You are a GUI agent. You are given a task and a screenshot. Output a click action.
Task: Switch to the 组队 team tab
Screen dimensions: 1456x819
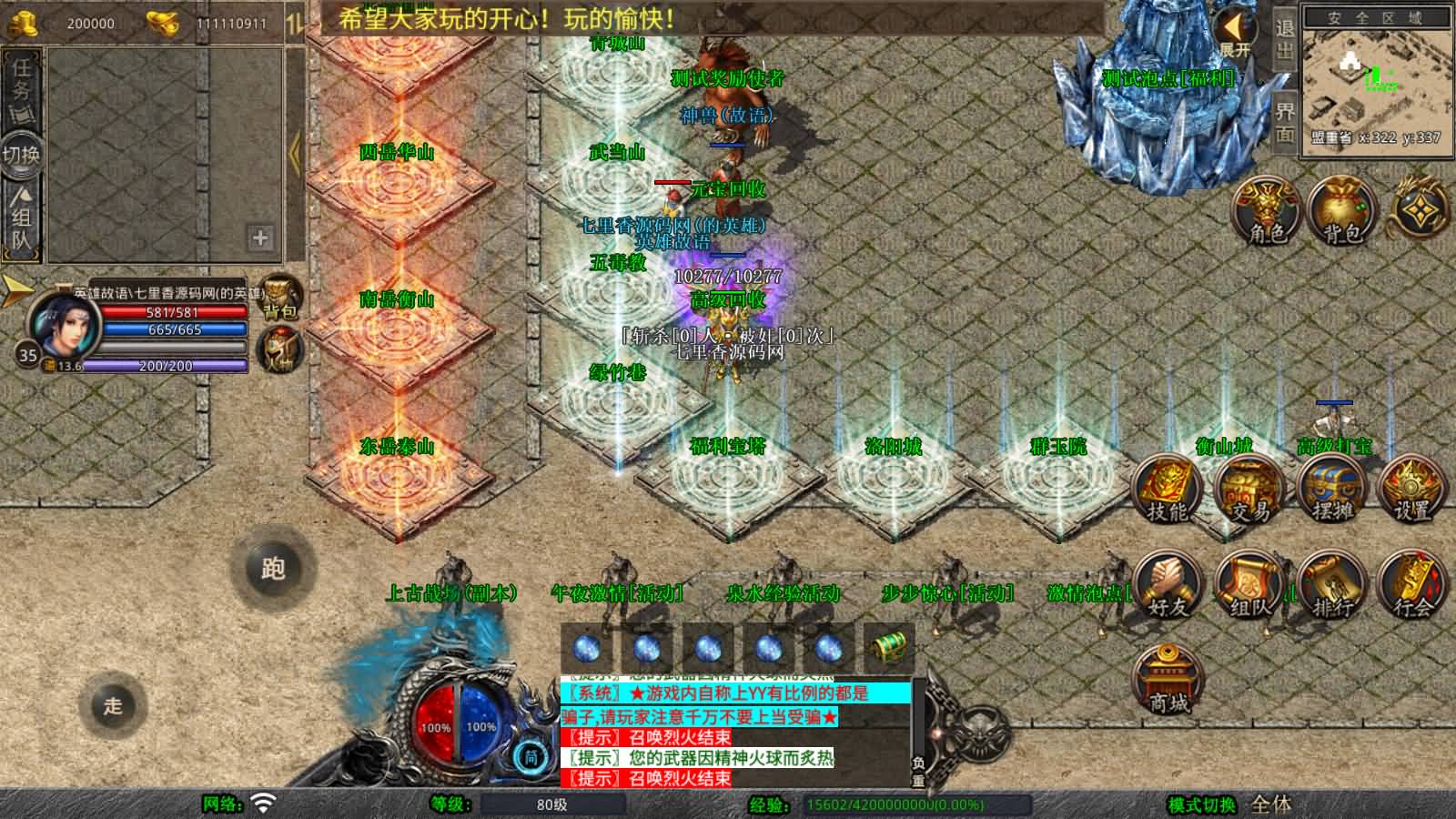pyautogui.click(x=22, y=218)
